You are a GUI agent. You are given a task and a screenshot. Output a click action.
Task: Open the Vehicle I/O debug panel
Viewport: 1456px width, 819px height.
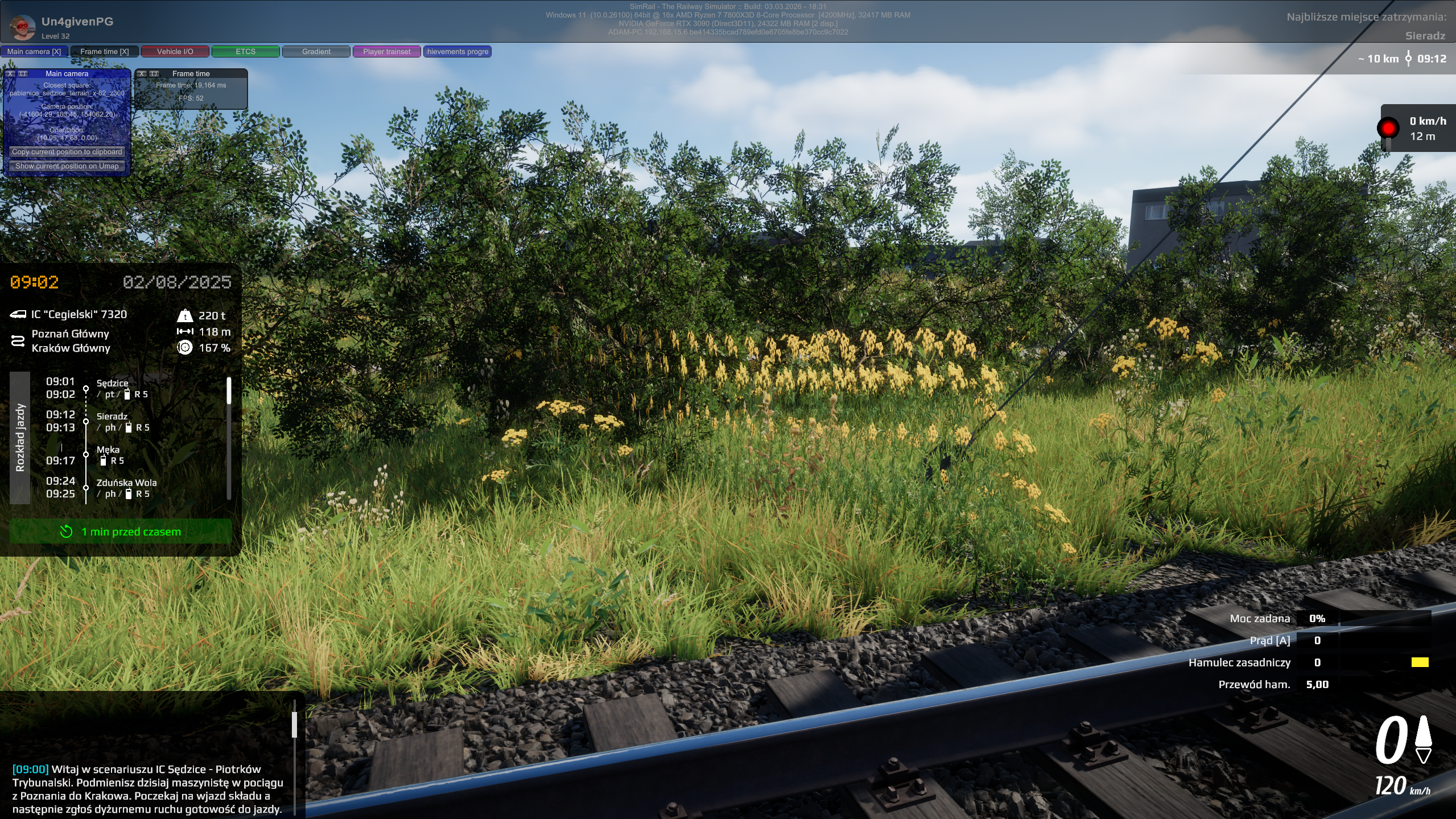(x=175, y=51)
